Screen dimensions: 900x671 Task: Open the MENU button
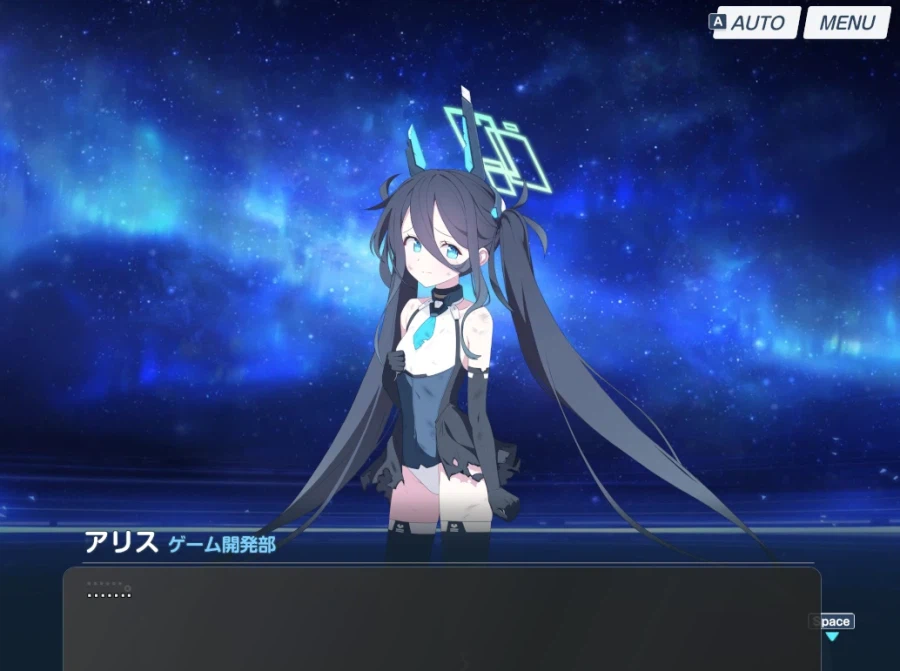pos(846,23)
